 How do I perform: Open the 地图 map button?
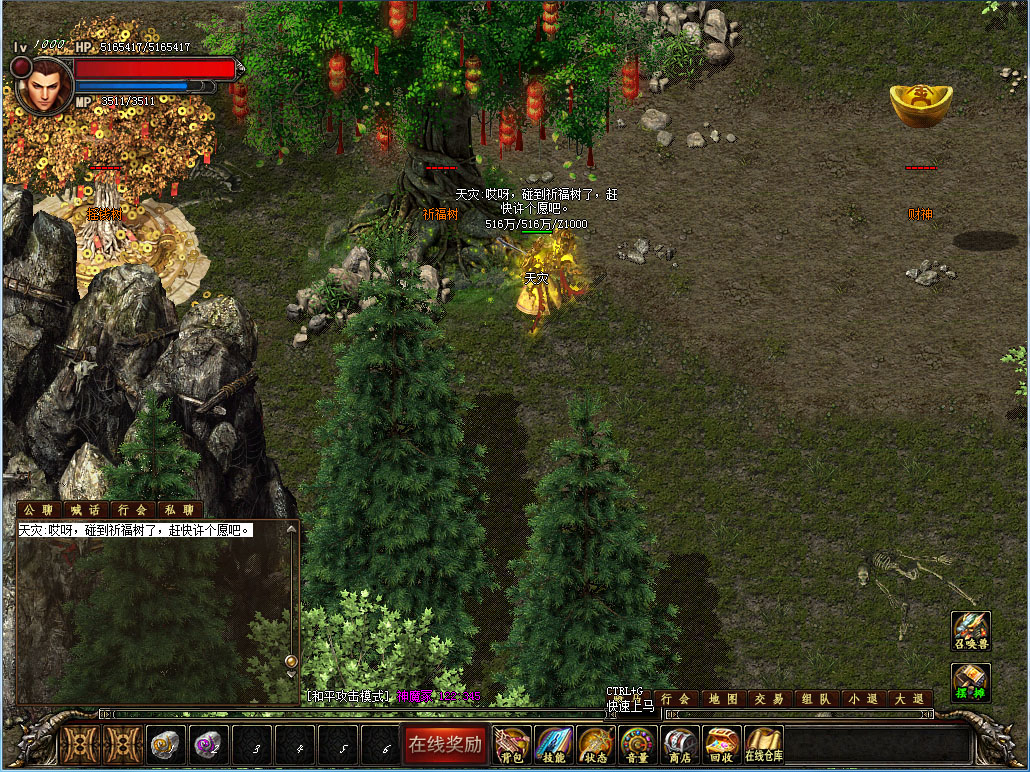point(723,699)
